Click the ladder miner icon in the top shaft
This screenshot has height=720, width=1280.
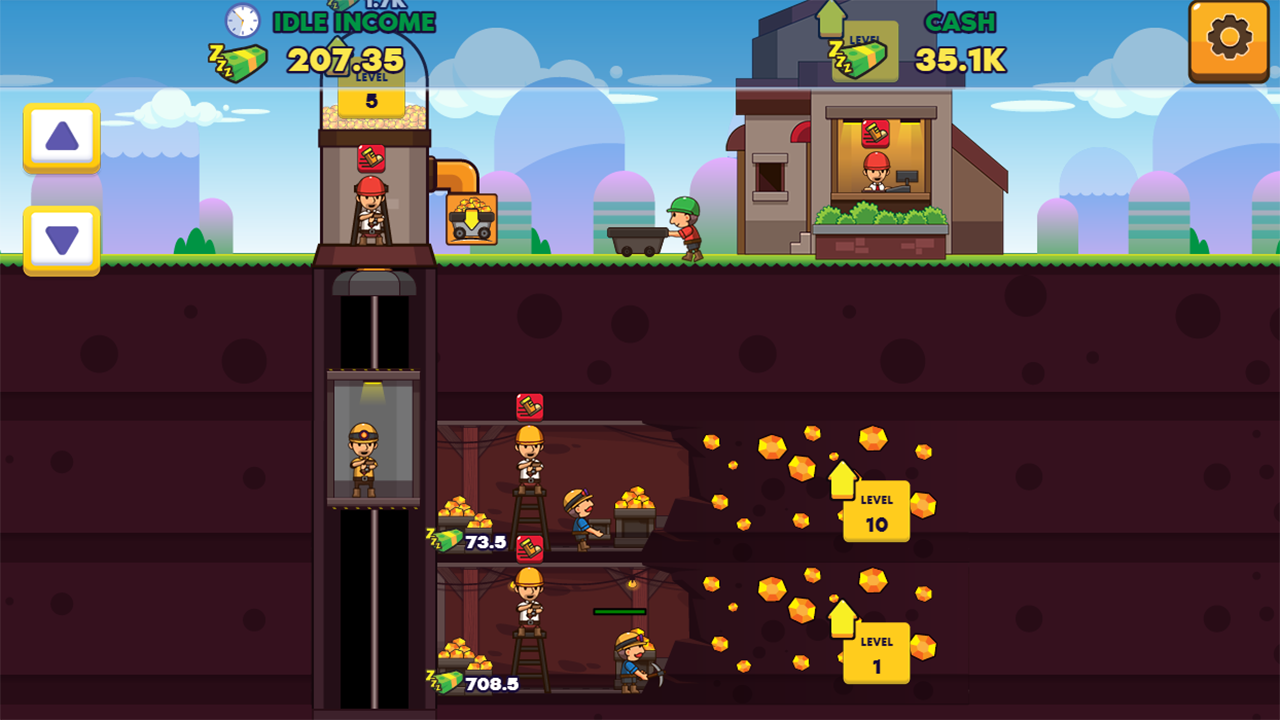(x=528, y=470)
